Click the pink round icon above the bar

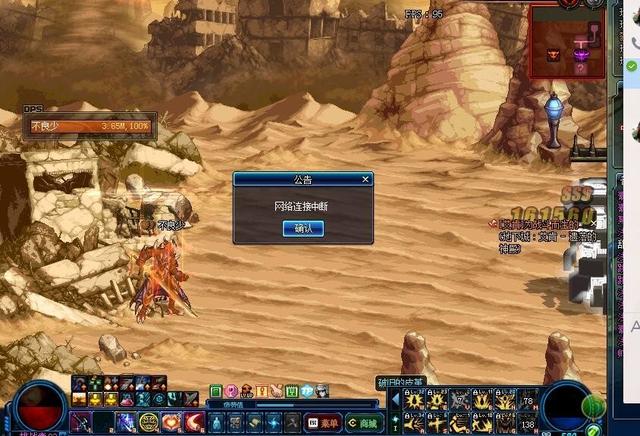(231, 390)
